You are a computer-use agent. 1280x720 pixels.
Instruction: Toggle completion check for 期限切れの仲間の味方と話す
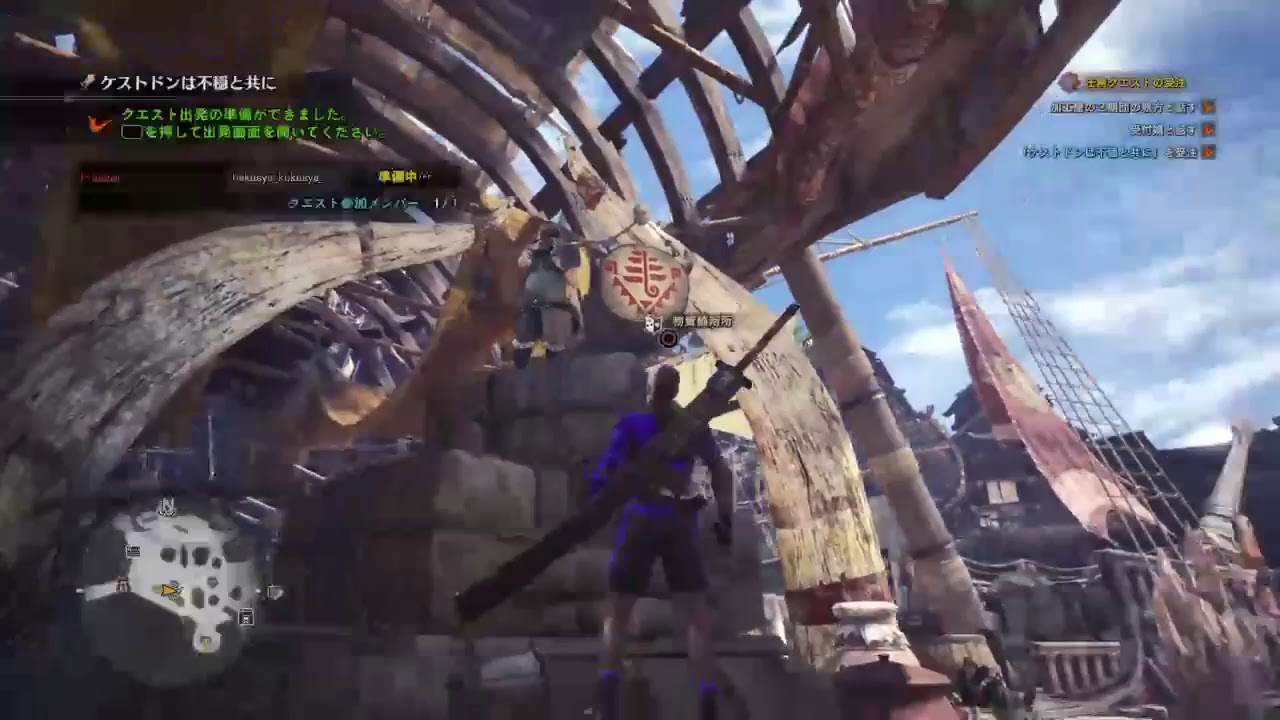(1207, 107)
